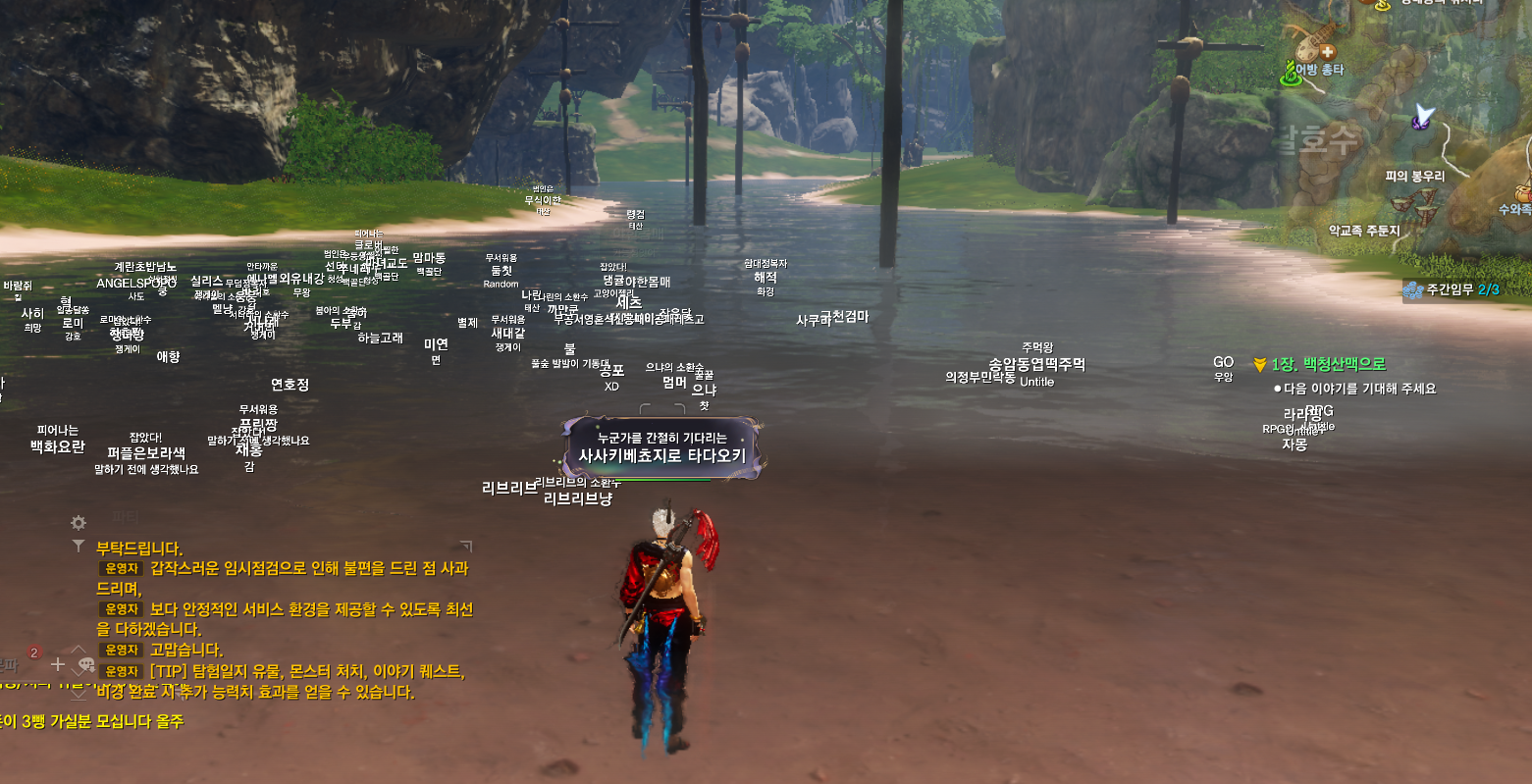The width and height of the screenshot is (1532, 784).
Task: Open the chat filter funnel icon
Action: pyautogui.click(x=79, y=547)
